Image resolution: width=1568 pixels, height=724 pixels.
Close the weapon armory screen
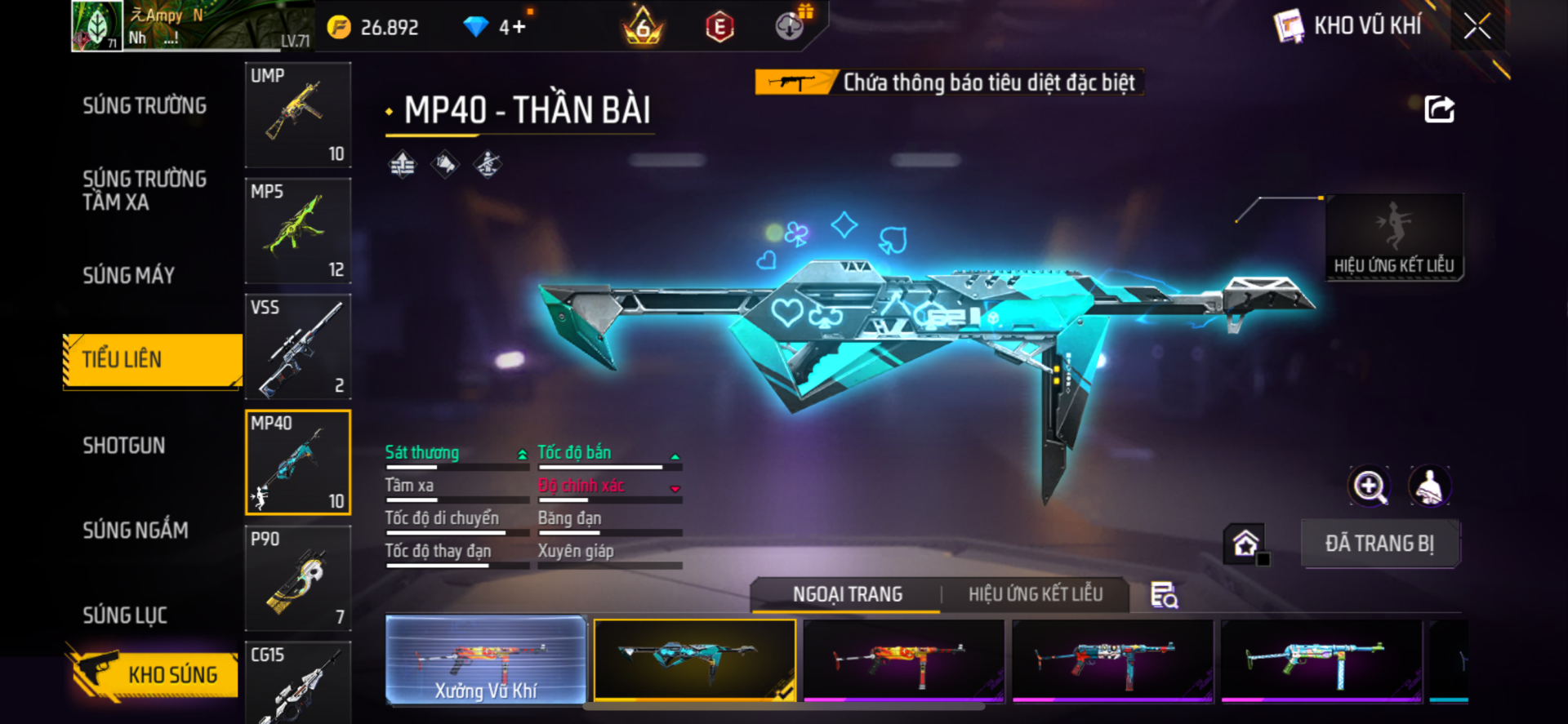[1477, 26]
